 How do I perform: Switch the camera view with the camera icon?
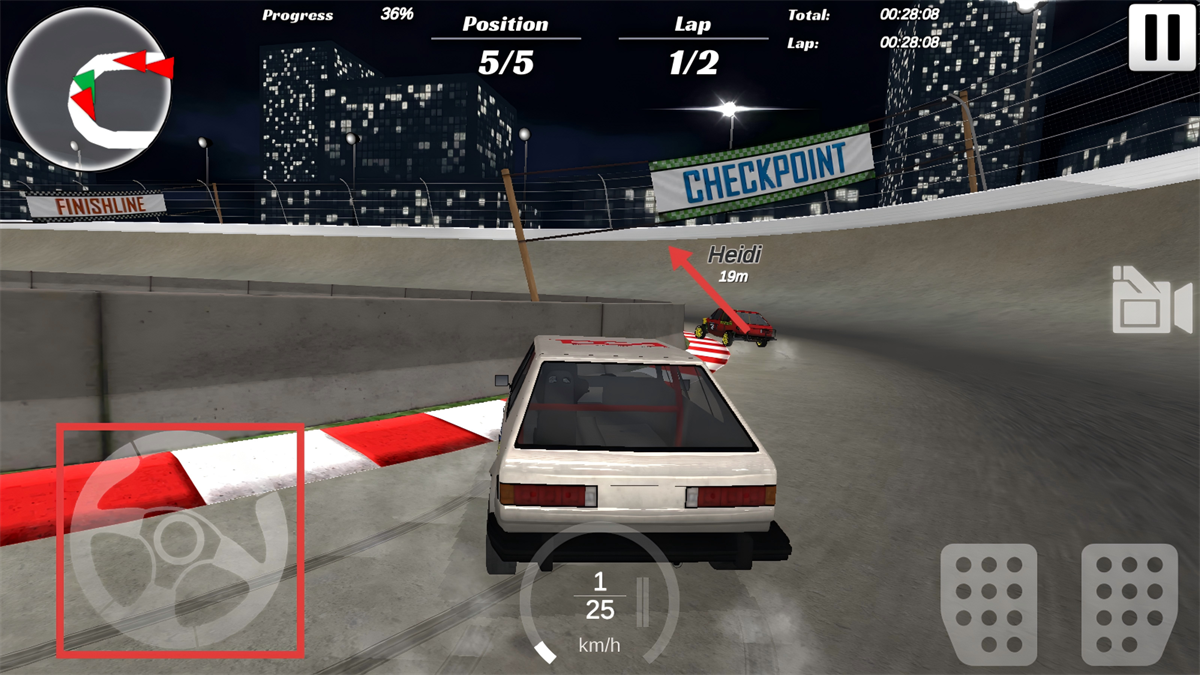tap(1152, 301)
